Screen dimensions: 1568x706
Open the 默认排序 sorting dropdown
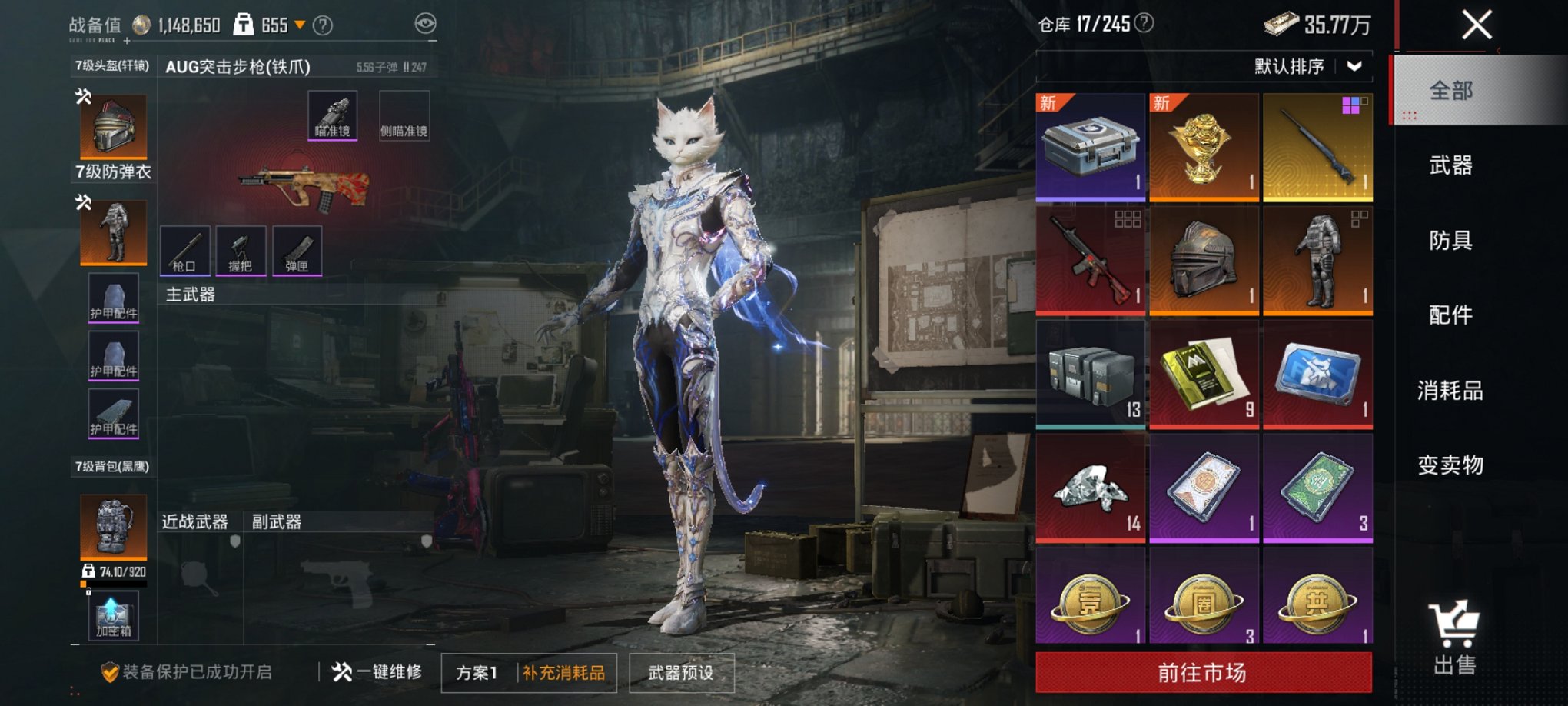click(x=1307, y=67)
